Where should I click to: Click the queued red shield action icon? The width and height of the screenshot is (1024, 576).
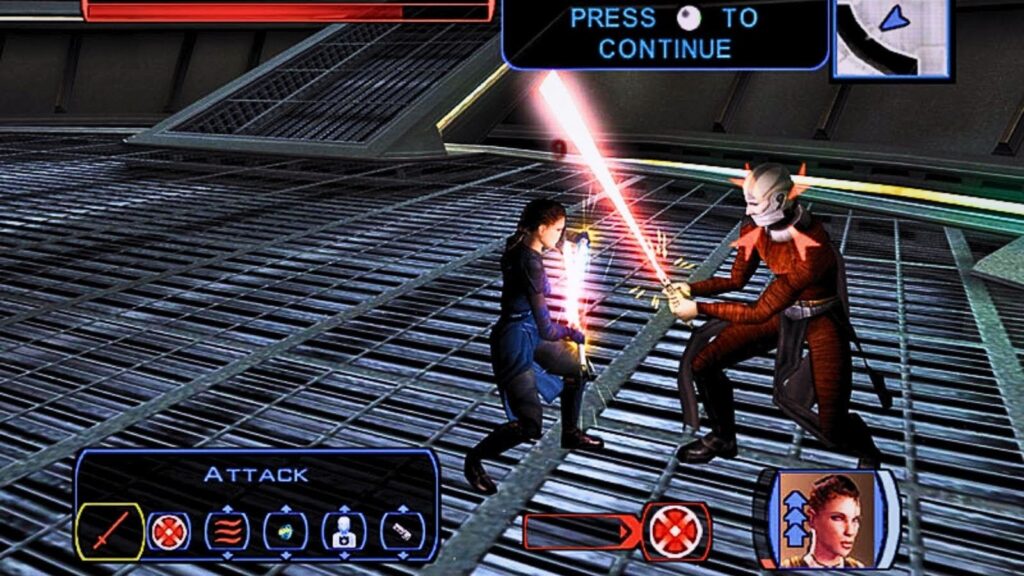[x=677, y=531]
